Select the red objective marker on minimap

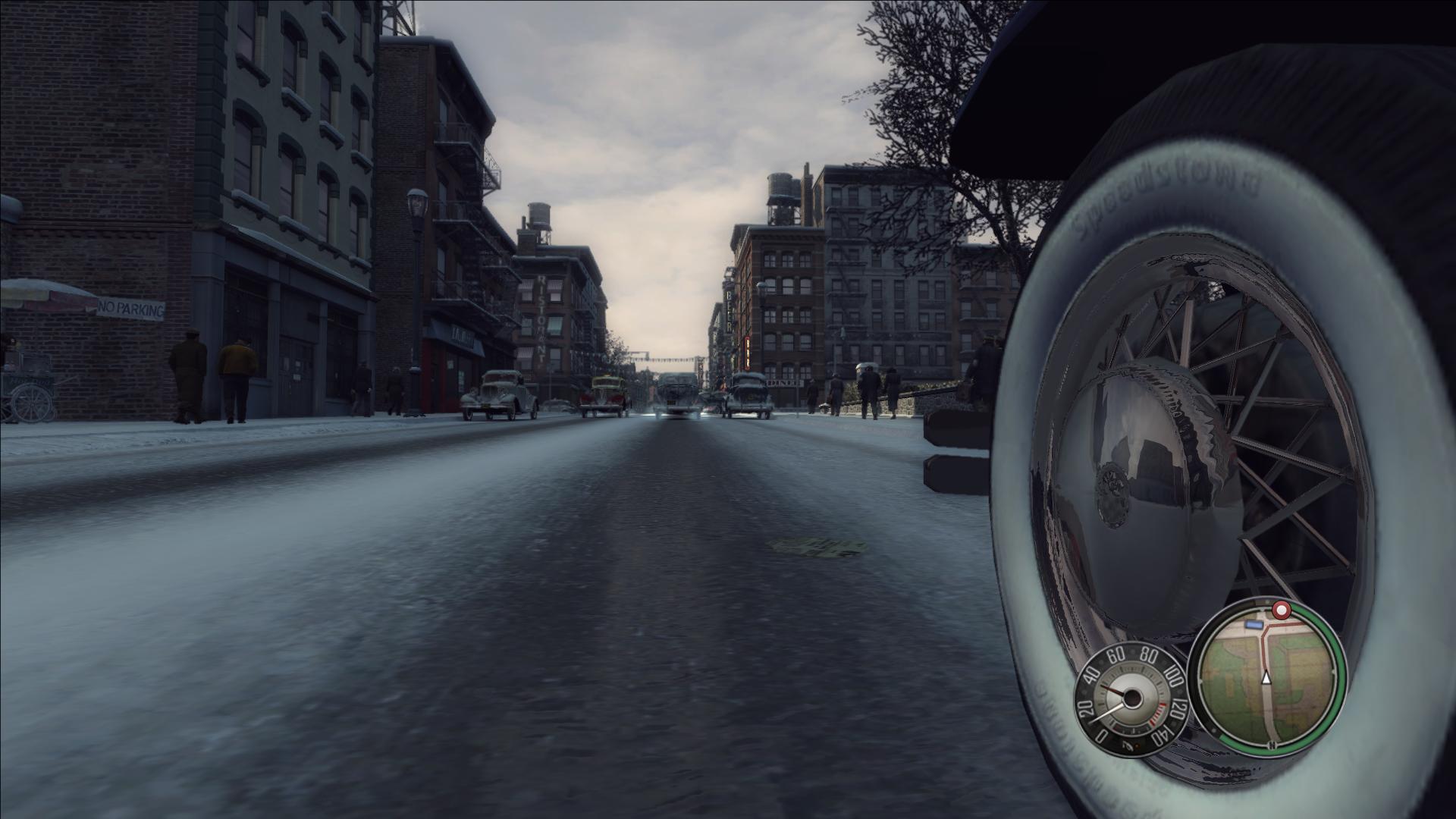tap(1281, 610)
